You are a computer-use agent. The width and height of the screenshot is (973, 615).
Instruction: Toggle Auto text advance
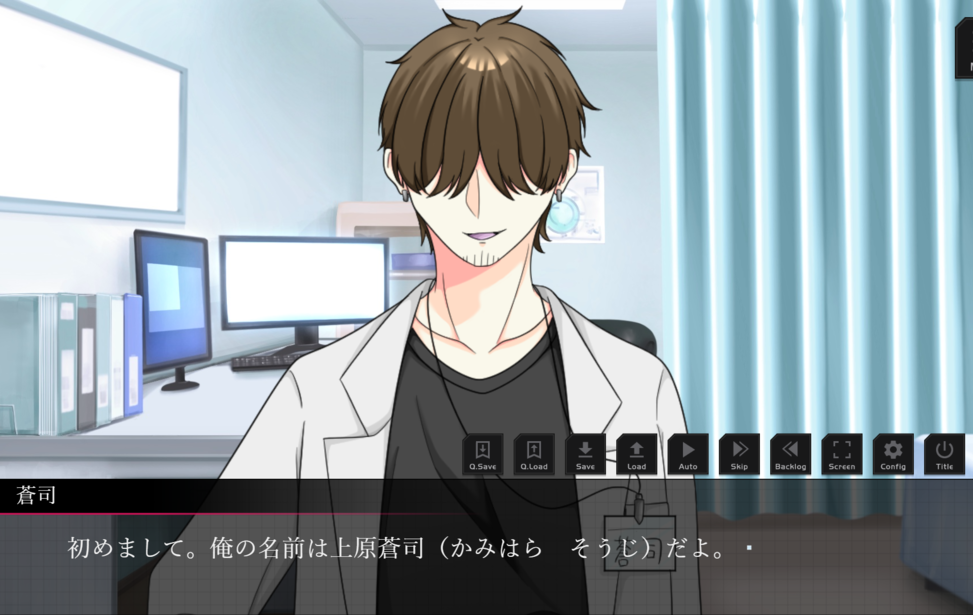[x=688, y=454]
